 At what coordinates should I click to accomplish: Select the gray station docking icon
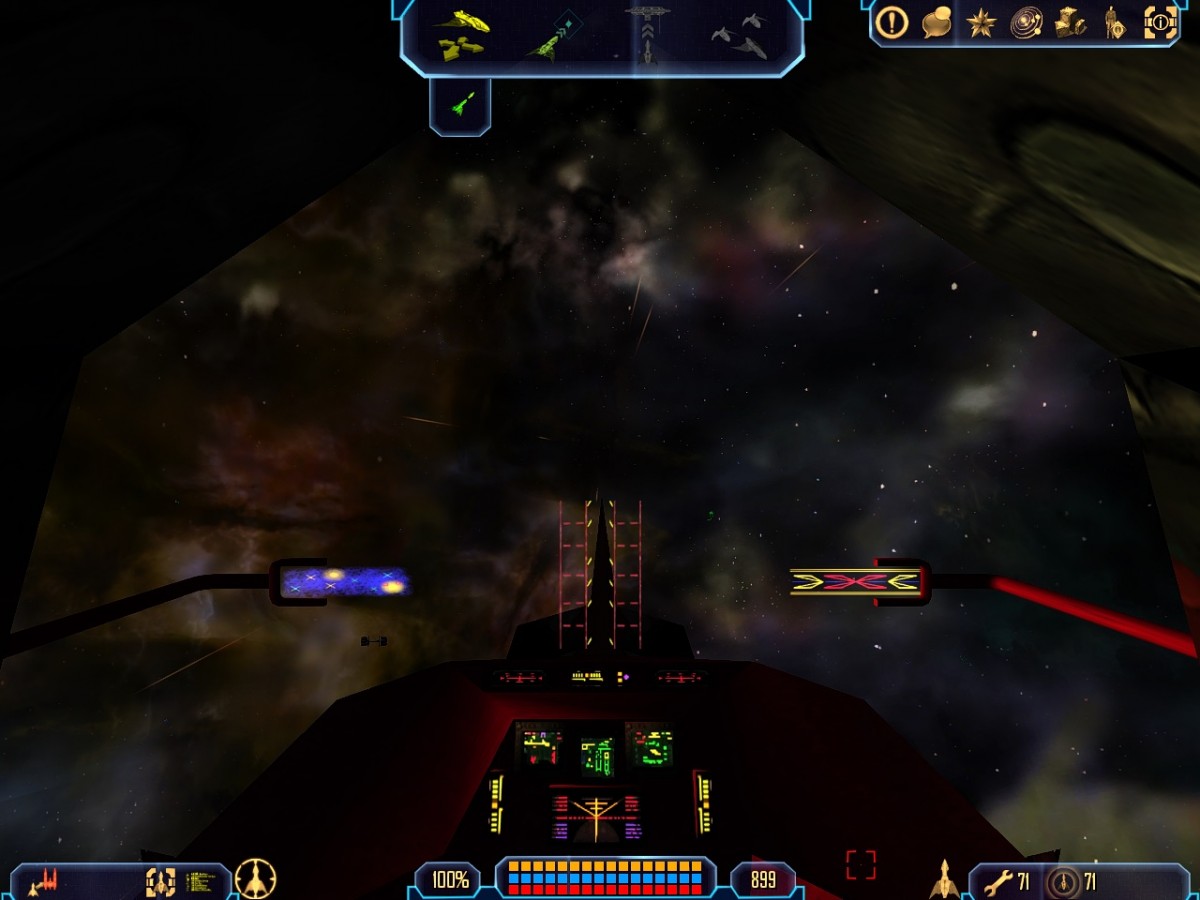point(647,32)
